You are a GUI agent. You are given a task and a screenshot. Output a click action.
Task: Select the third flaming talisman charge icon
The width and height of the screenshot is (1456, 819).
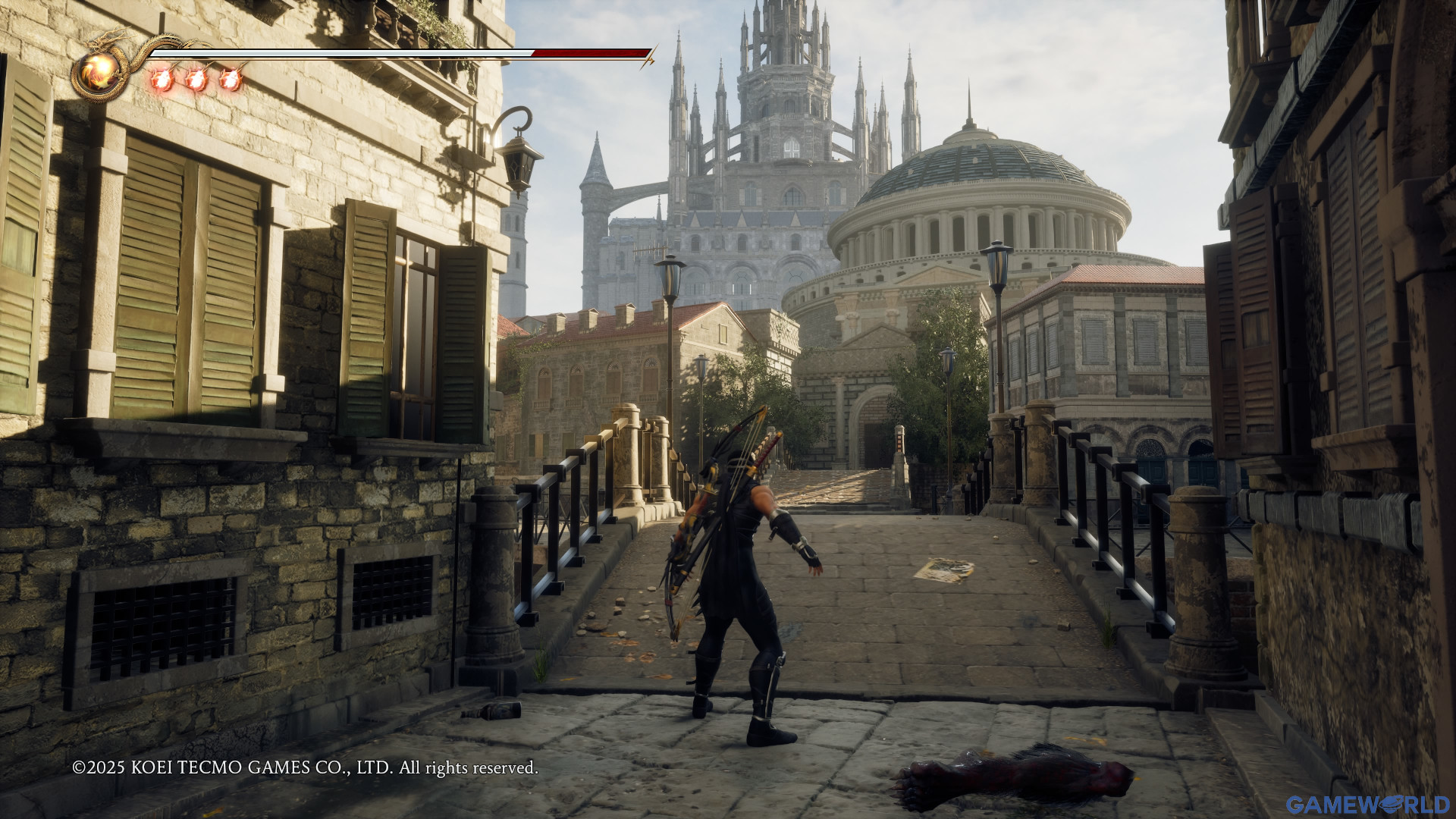231,80
